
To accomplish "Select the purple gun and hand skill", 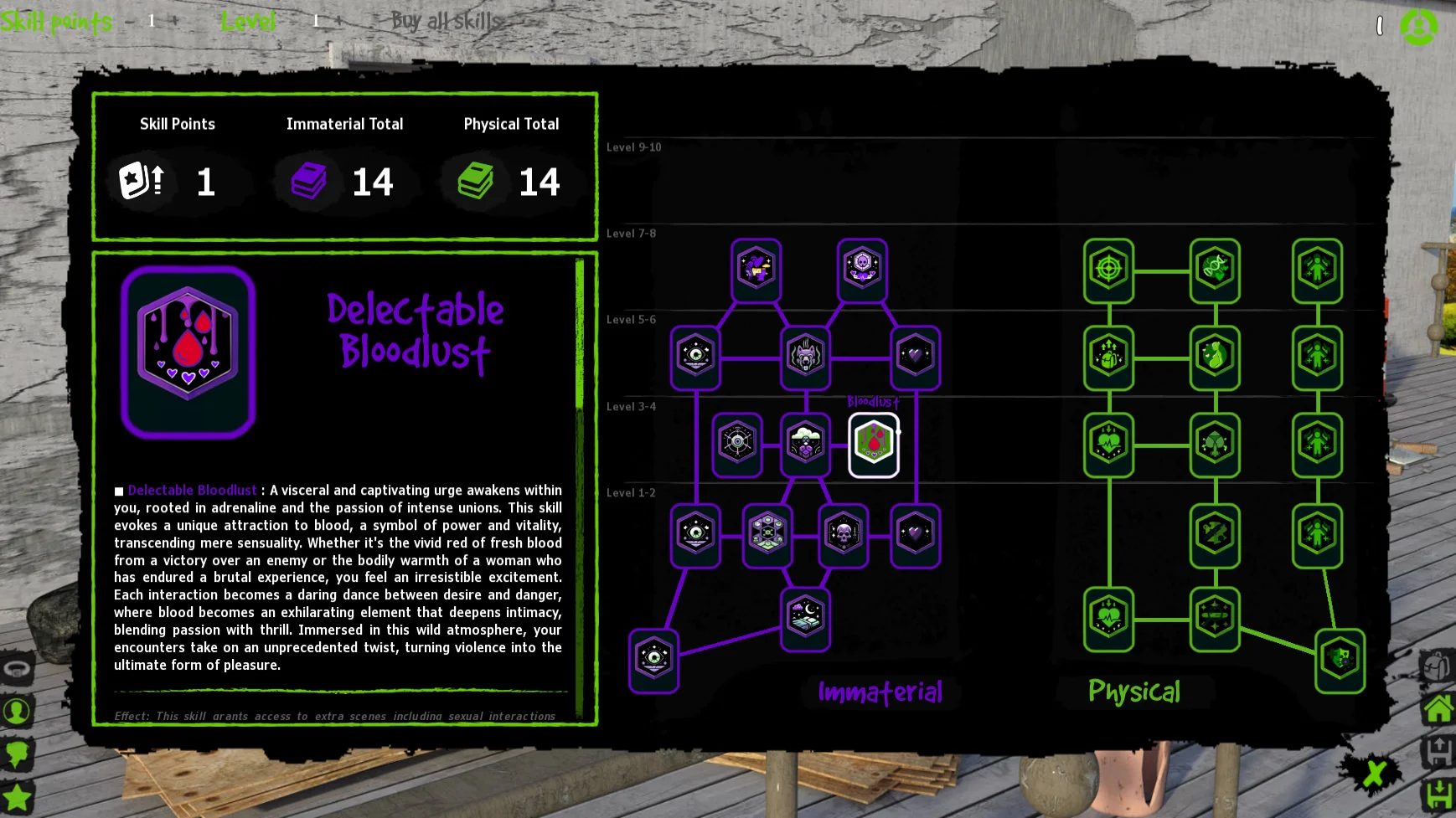I will [x=756, y=270].
